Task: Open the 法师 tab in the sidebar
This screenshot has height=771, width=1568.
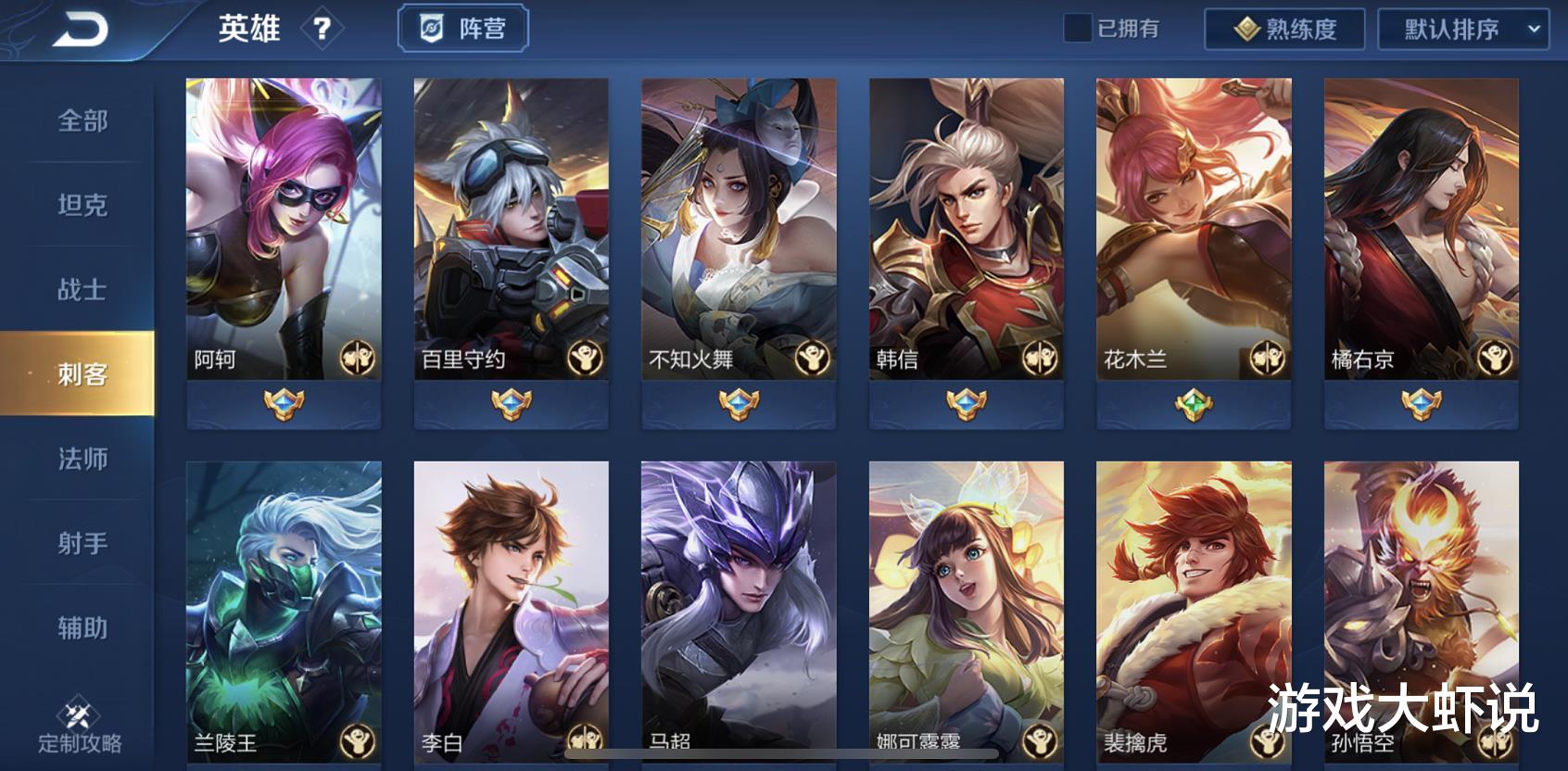Action: coord(82,459)
